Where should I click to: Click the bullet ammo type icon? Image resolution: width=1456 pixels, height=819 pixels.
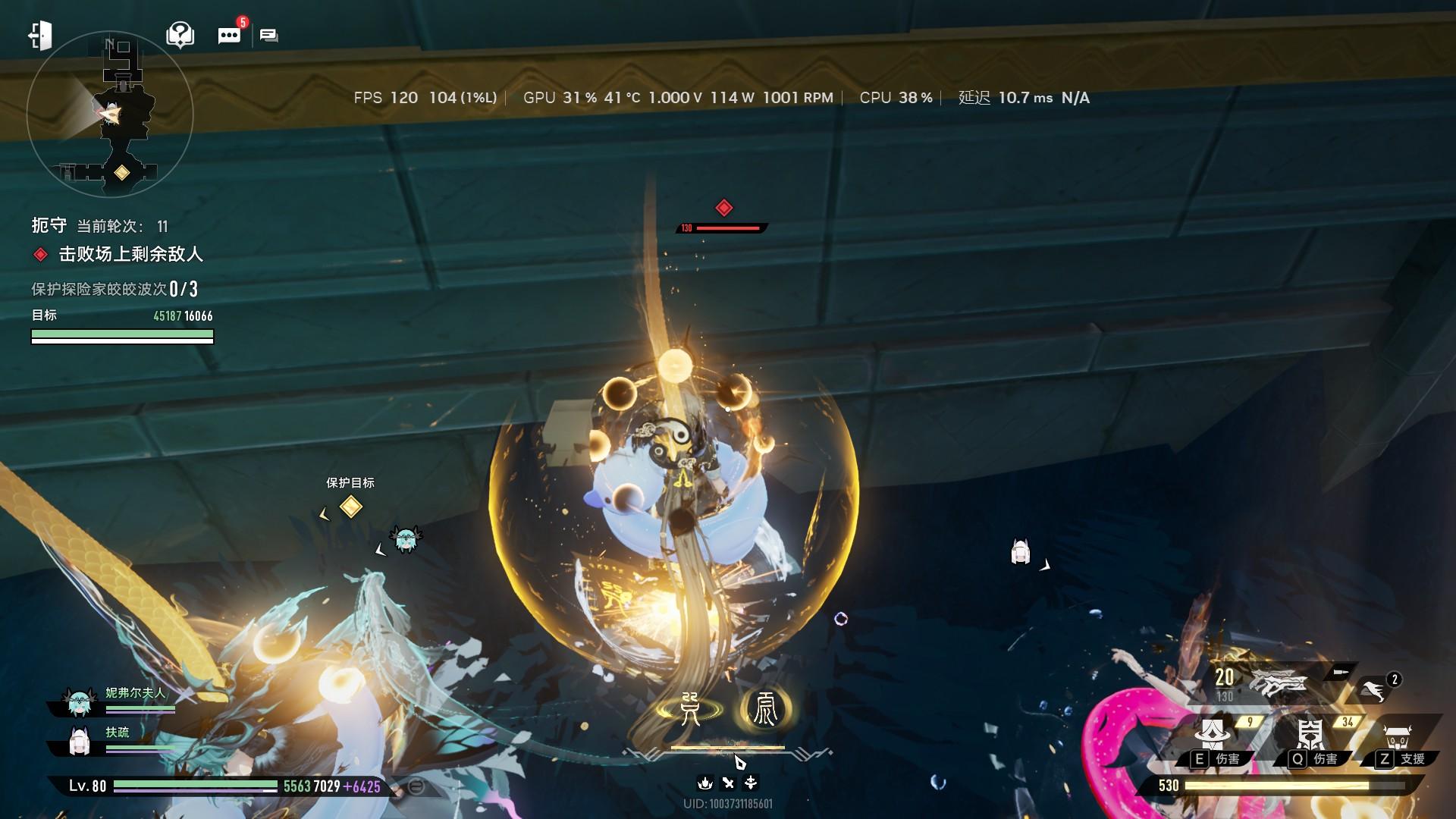point(1340,672)
